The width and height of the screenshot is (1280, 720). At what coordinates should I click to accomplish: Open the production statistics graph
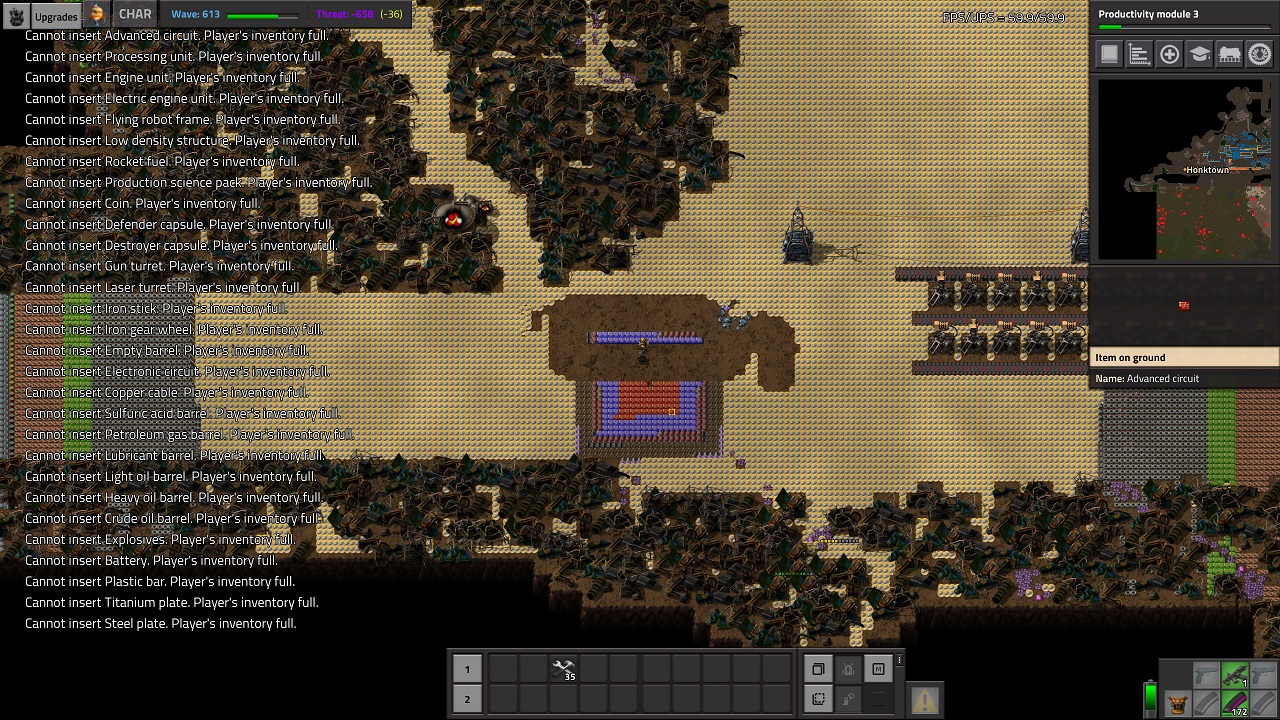[1139, 55]
